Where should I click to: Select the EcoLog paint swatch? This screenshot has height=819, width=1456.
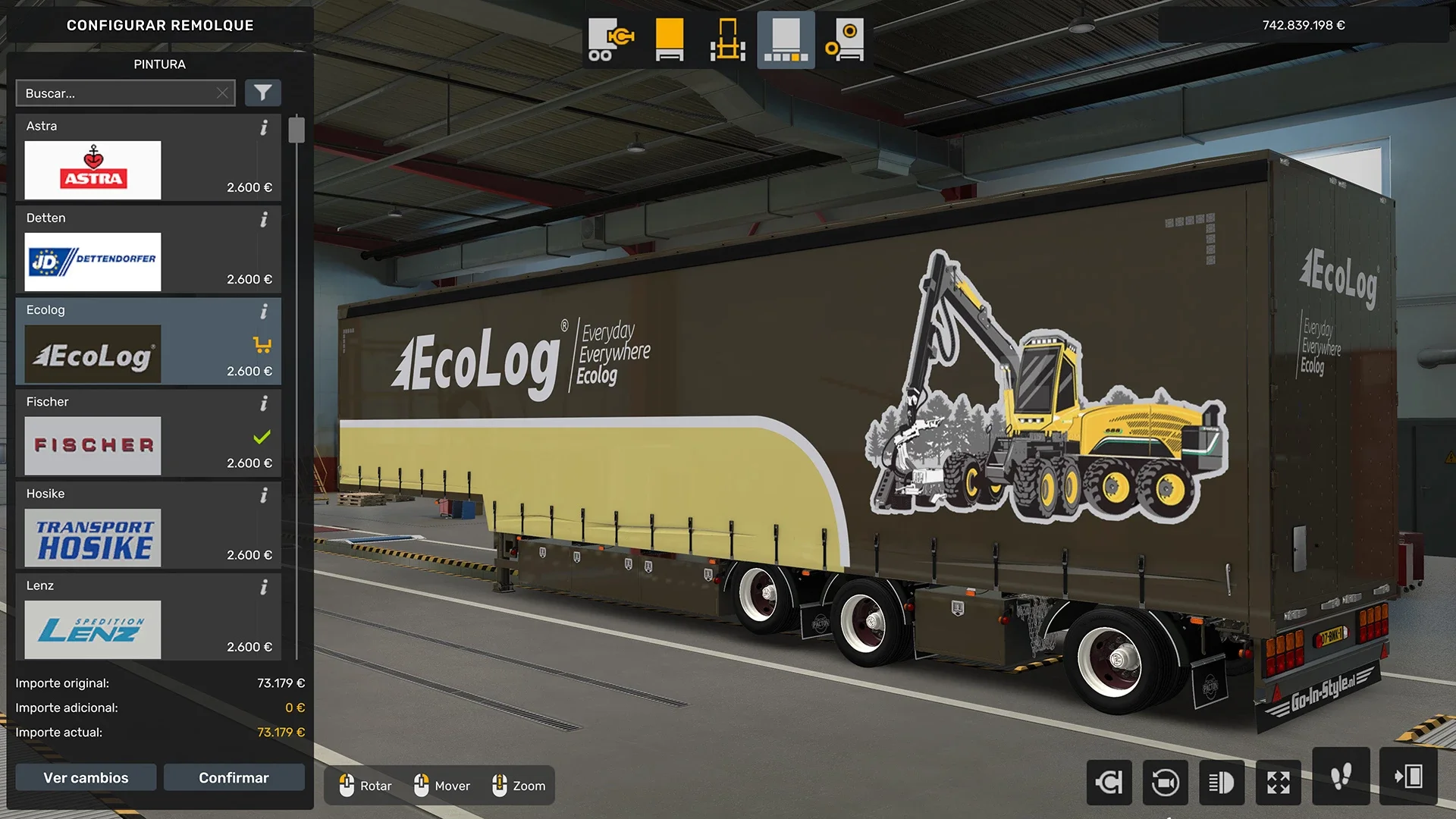coord(93,353)
